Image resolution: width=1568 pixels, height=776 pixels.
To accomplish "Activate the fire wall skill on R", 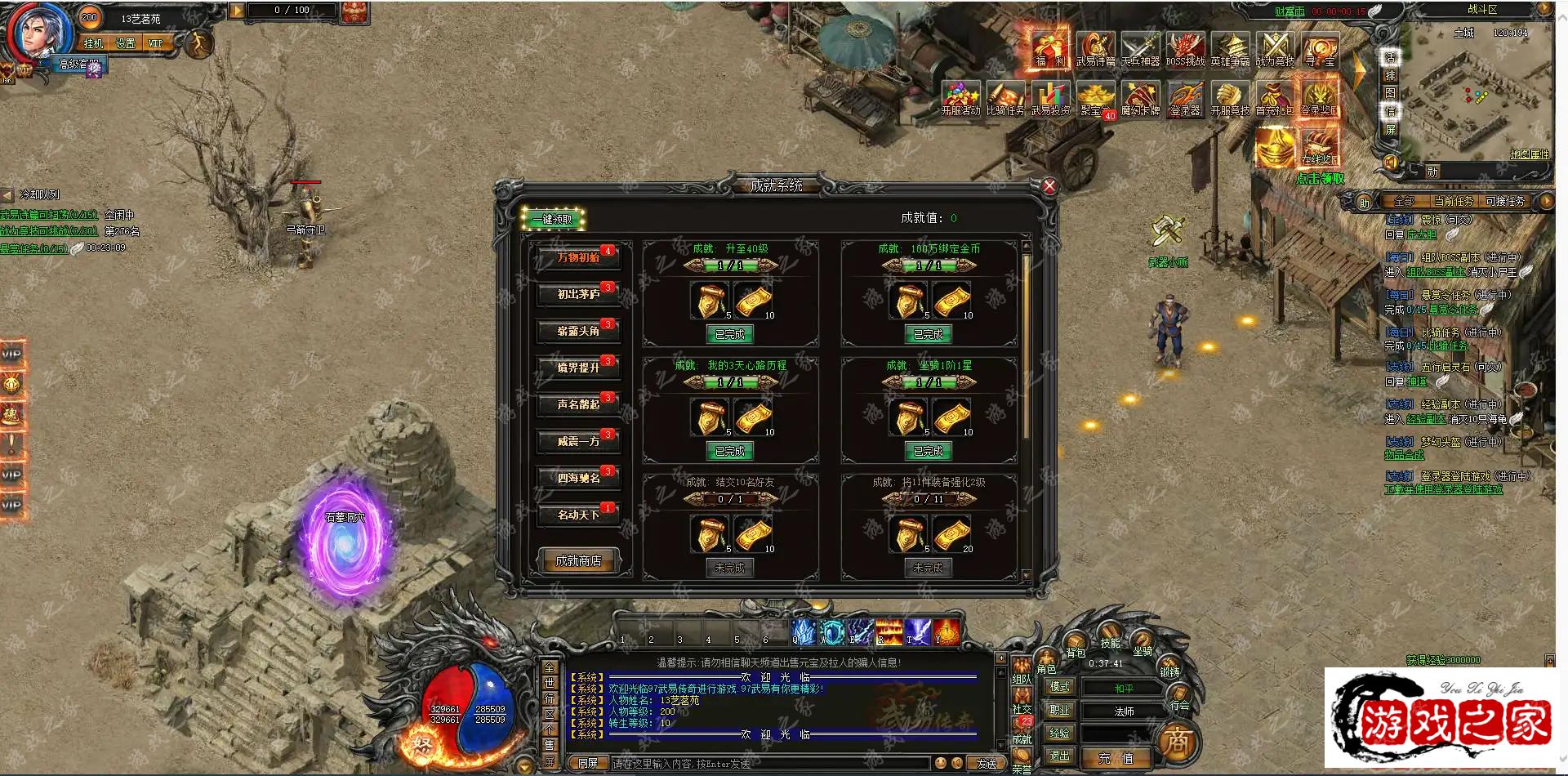I will (x=889, y=632).
